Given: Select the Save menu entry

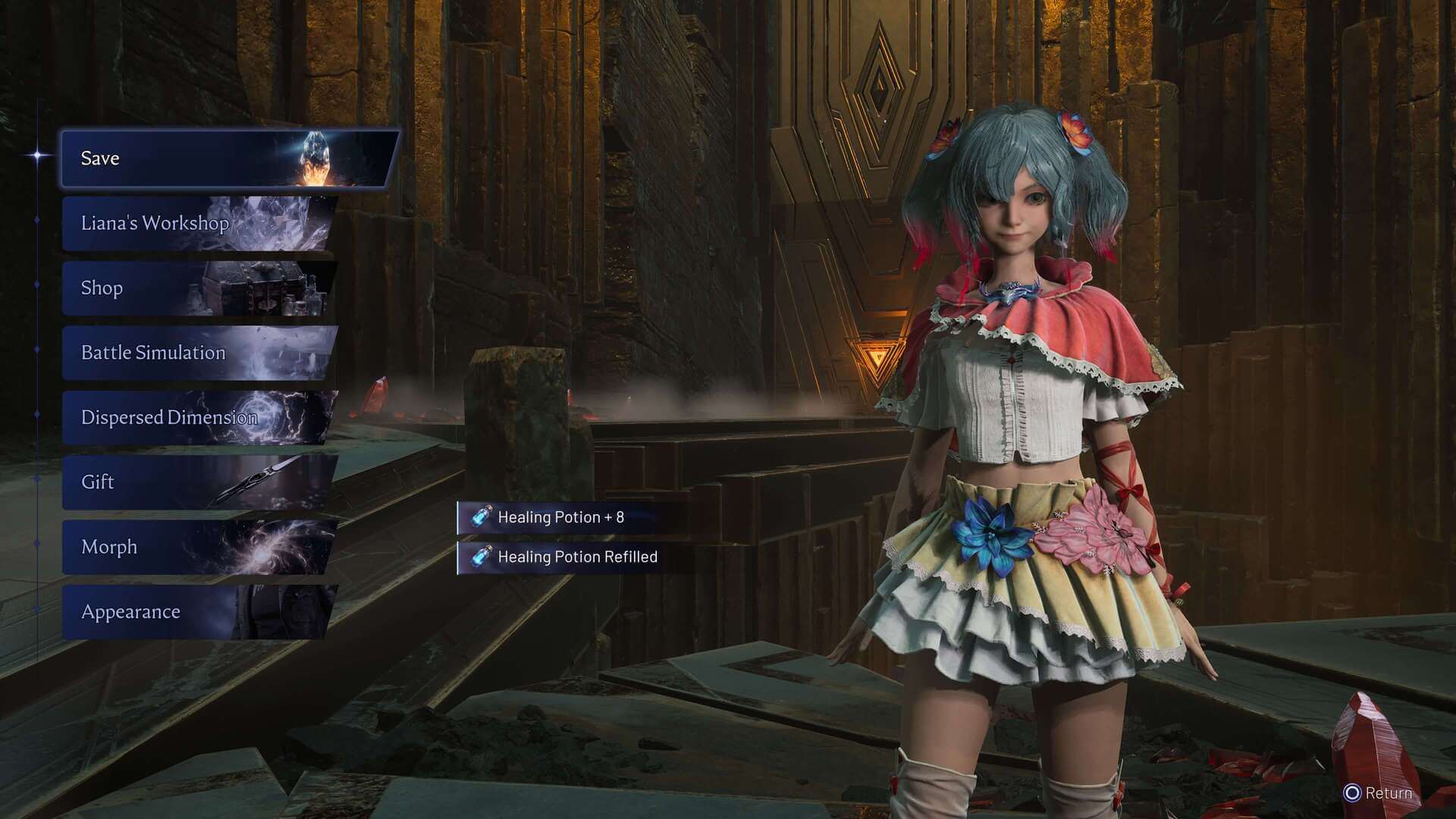Looking at the screenshot, I should pos(227,158).
